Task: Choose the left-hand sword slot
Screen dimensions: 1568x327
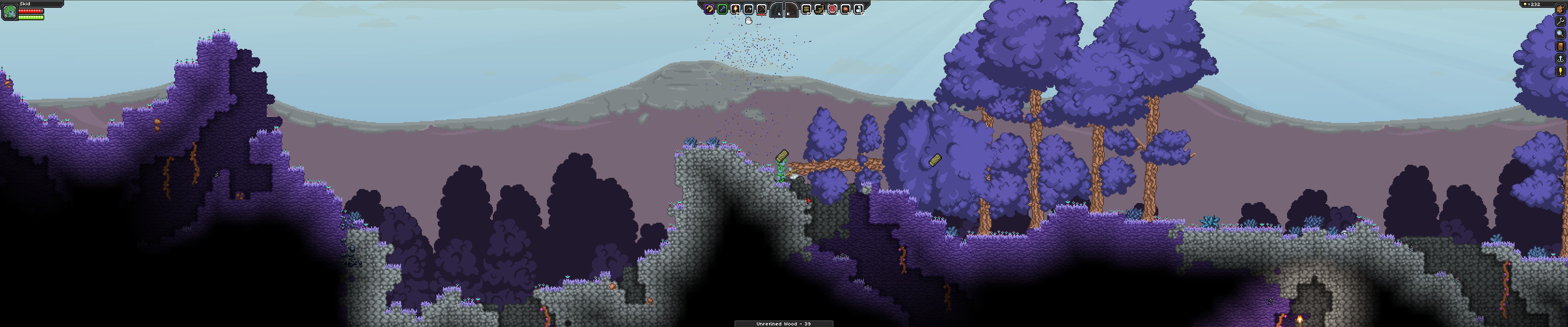Action: click(777, 10)
